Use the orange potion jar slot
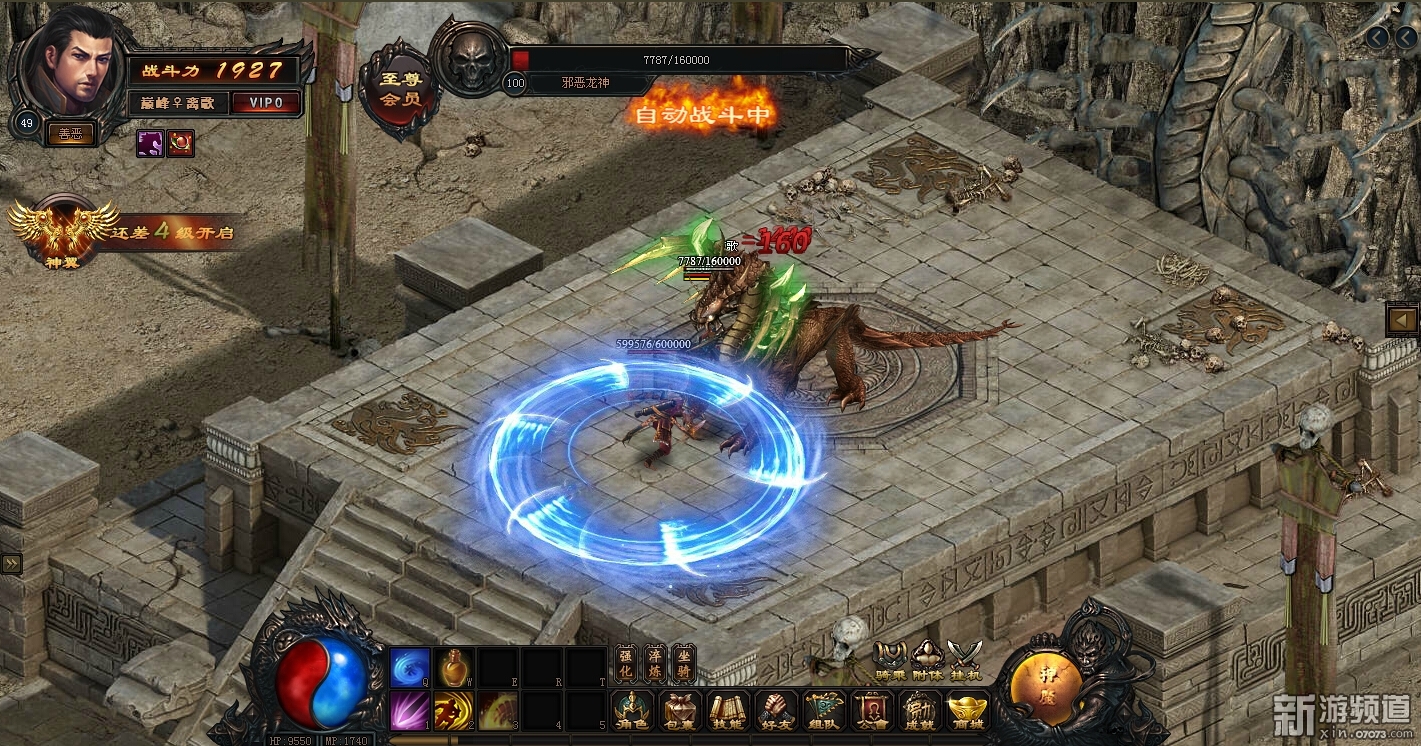Viewport: 1421px width, 746px height. point(454,667)
